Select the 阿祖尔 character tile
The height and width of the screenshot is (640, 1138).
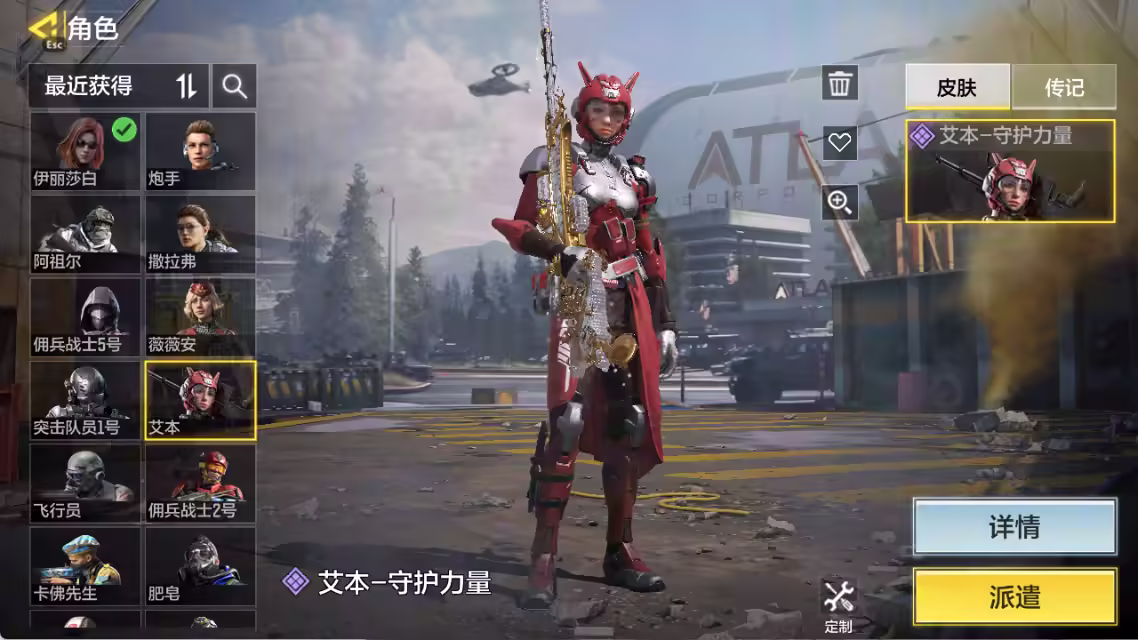tap(85, 234)
